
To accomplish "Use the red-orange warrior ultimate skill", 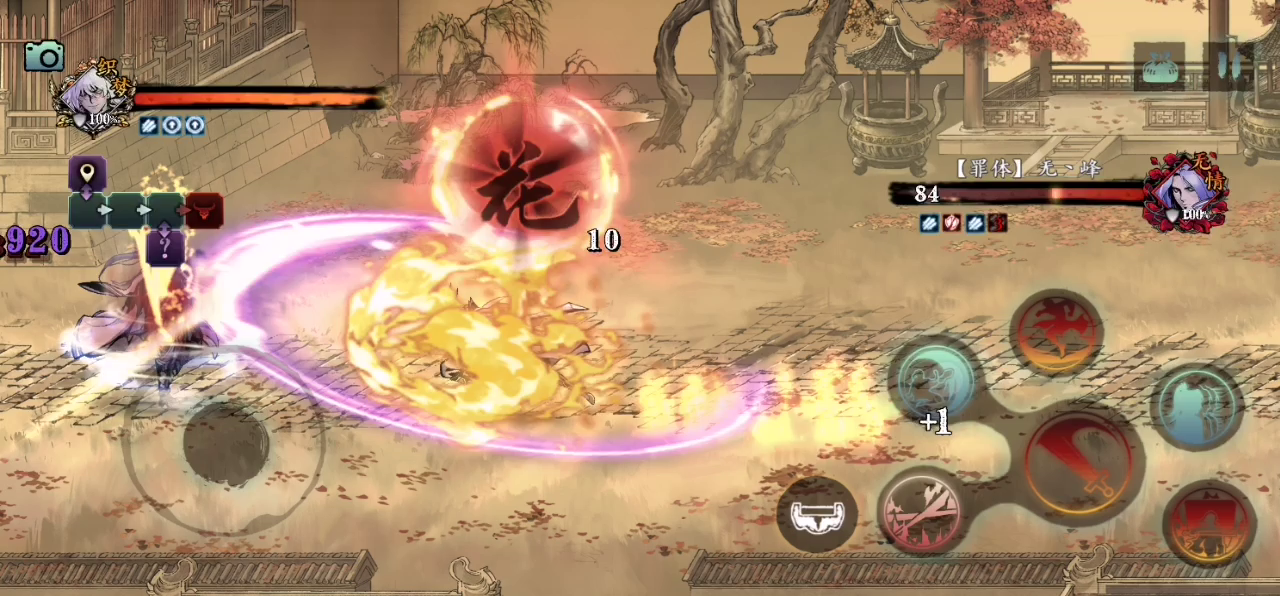I will click(1209, 524).
